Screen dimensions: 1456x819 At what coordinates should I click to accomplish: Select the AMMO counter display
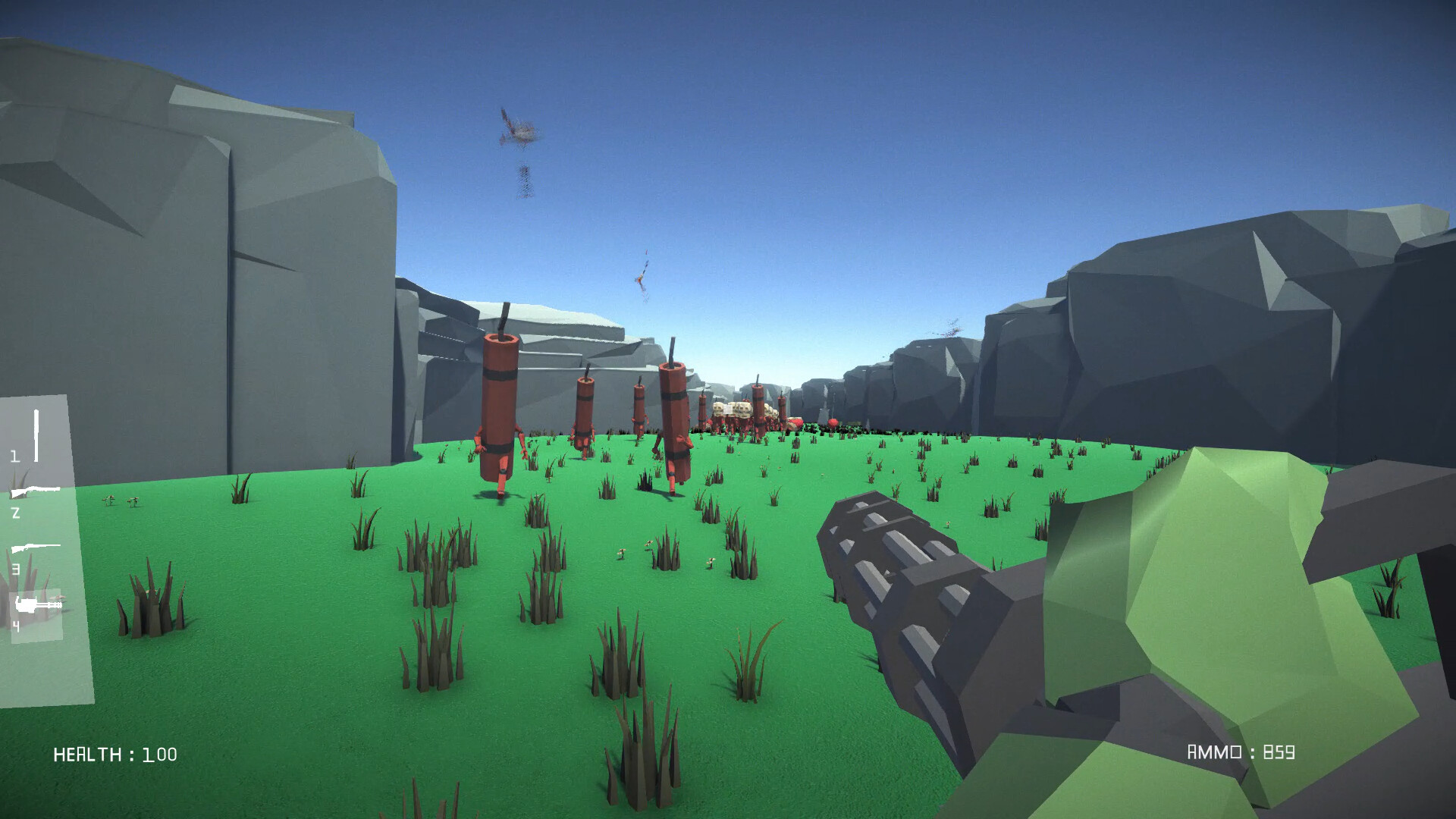point(1241,753)
